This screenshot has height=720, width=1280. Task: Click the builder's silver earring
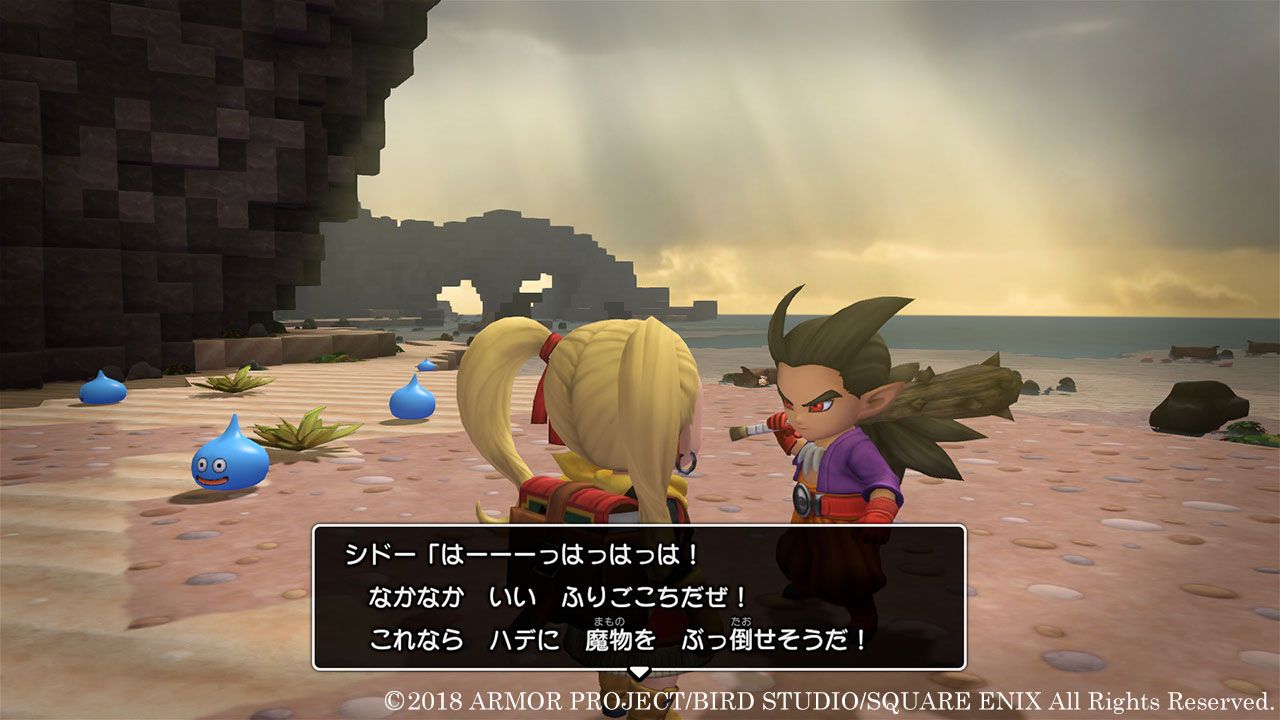tap(687, 463)
